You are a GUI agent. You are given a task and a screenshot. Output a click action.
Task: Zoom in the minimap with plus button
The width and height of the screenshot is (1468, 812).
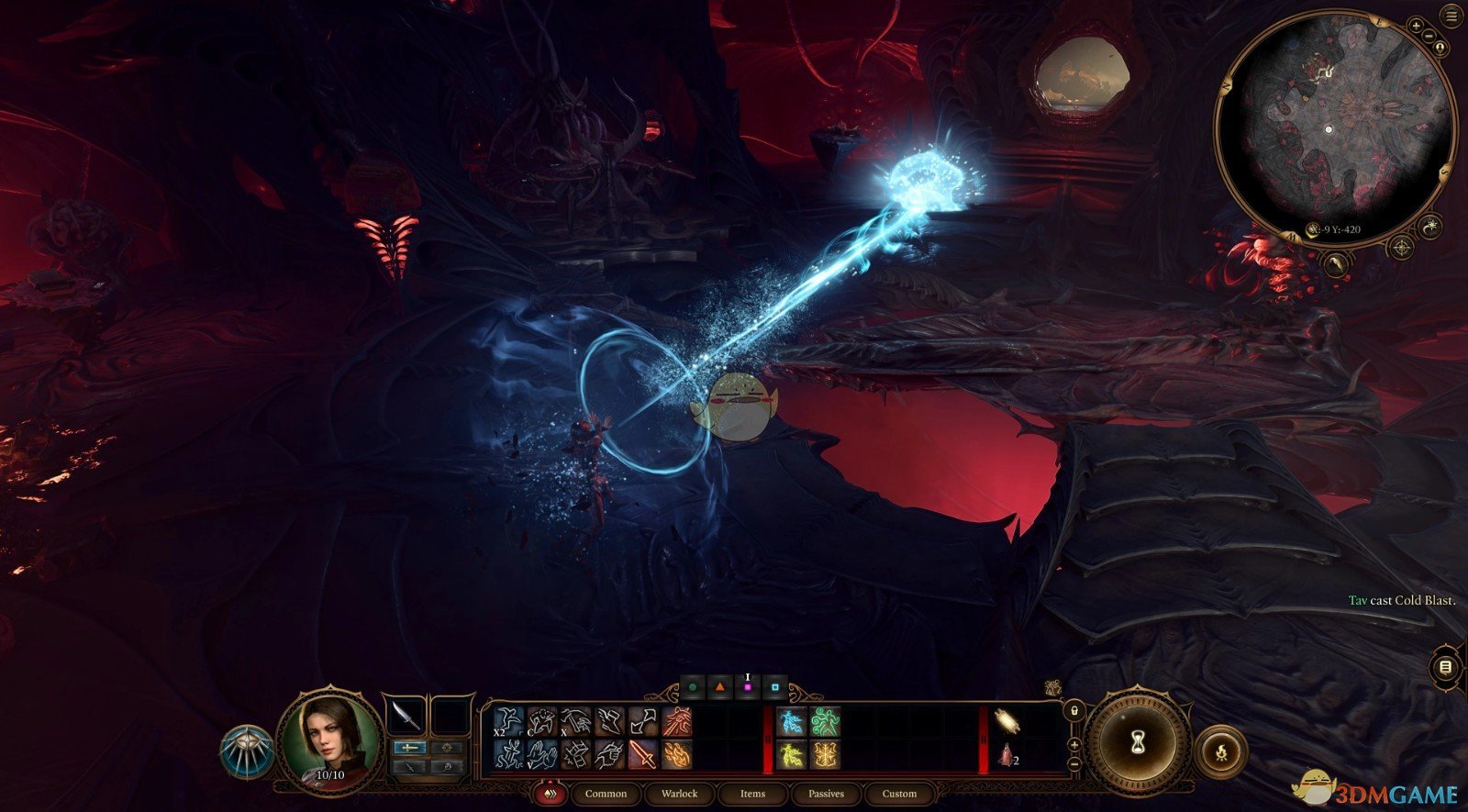pos(1417,26)
